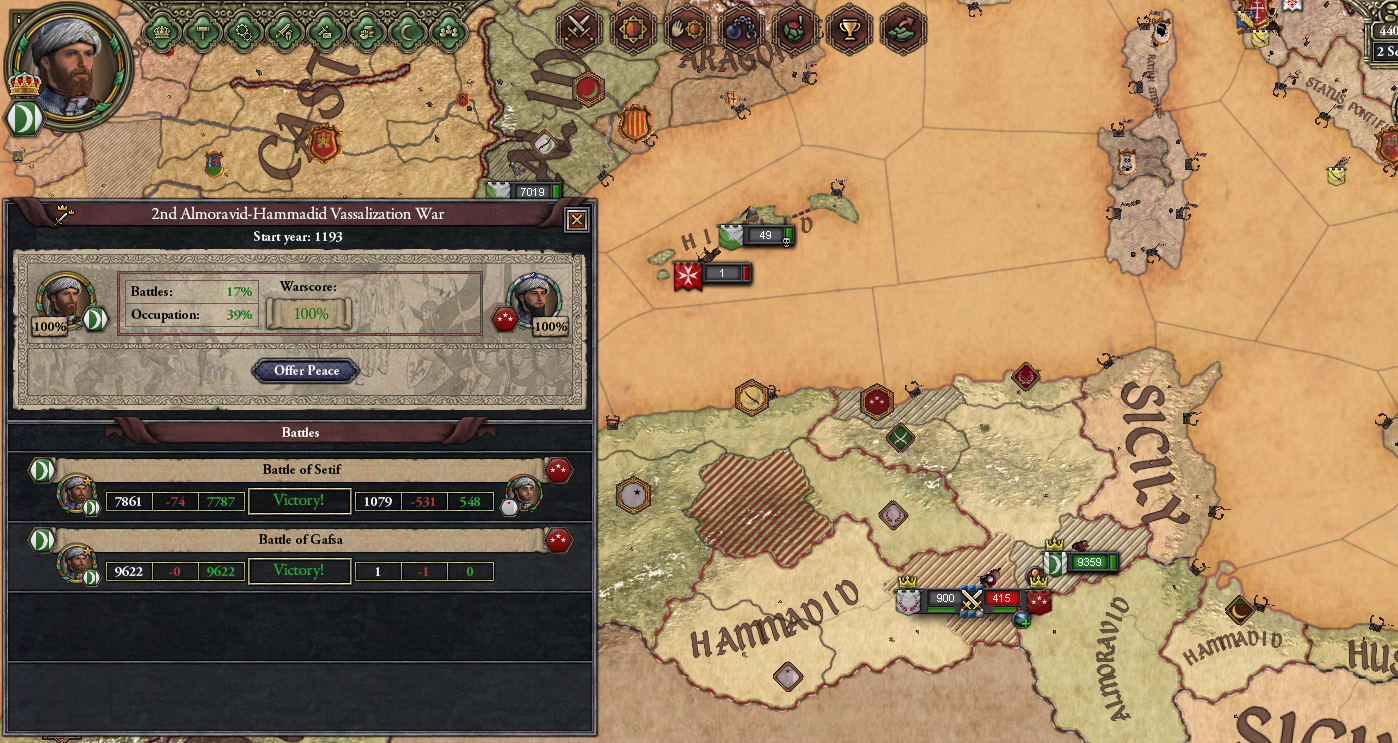Click the treasury showing 440 gold
Screen dimensions: 1398x743
tap(1385, 31)
